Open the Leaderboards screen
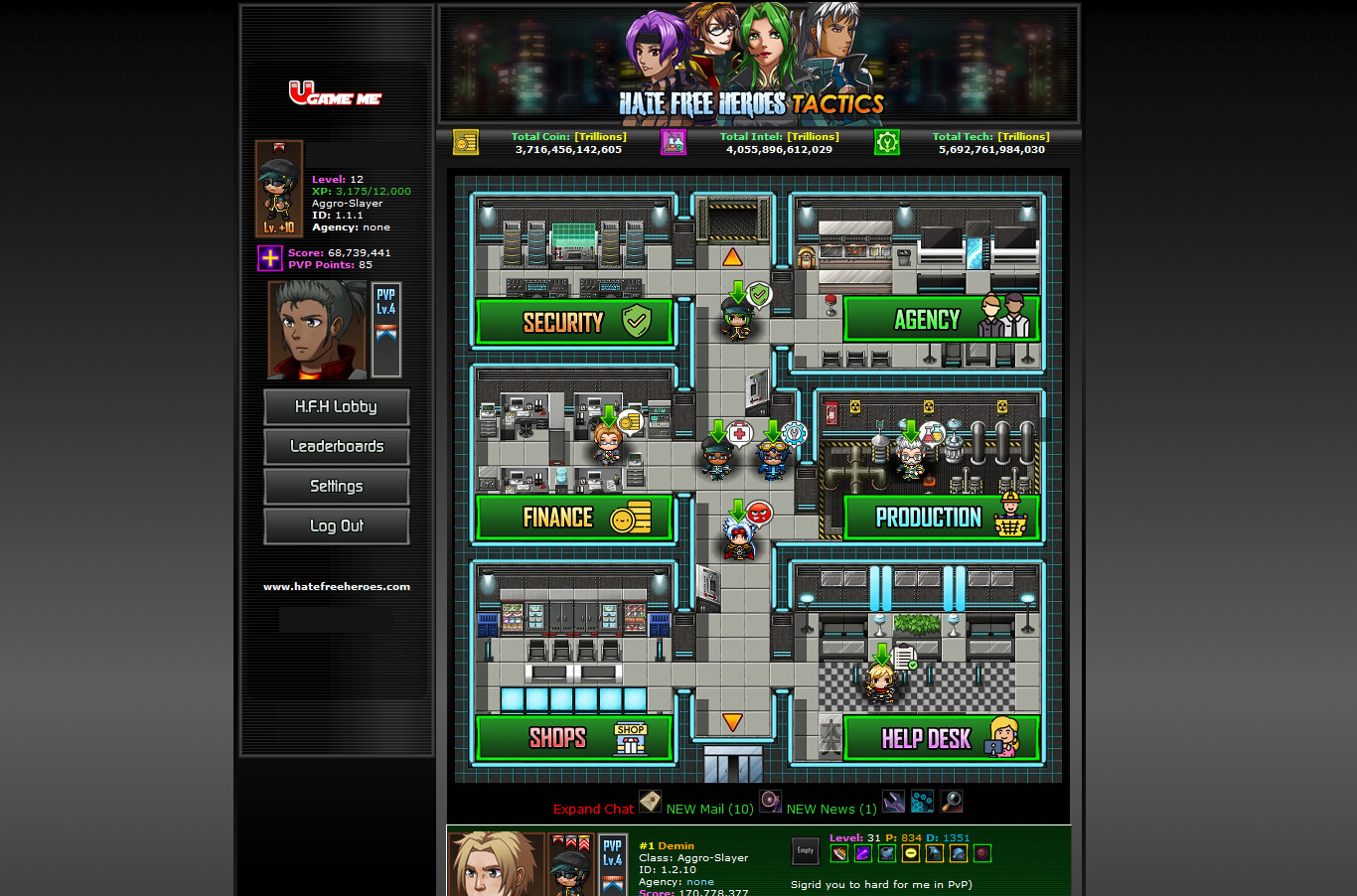This screenshot has height=896, width=1357. tap(336, 446)
